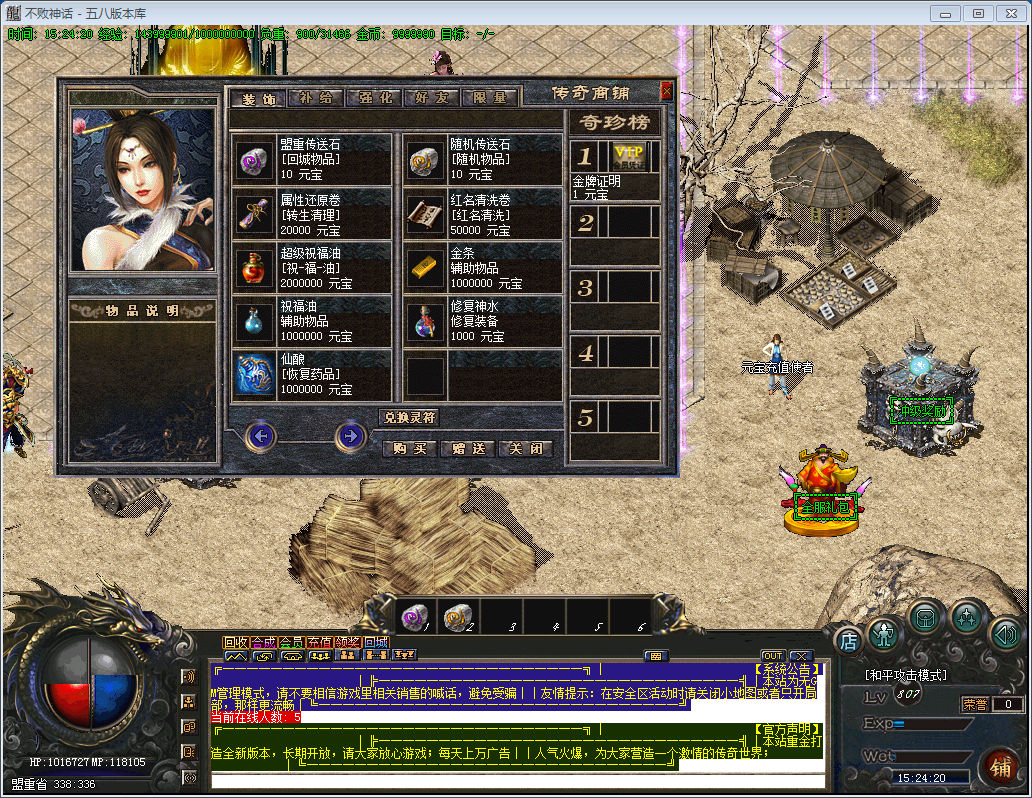Choose the 金条 gold bar item

425,267
